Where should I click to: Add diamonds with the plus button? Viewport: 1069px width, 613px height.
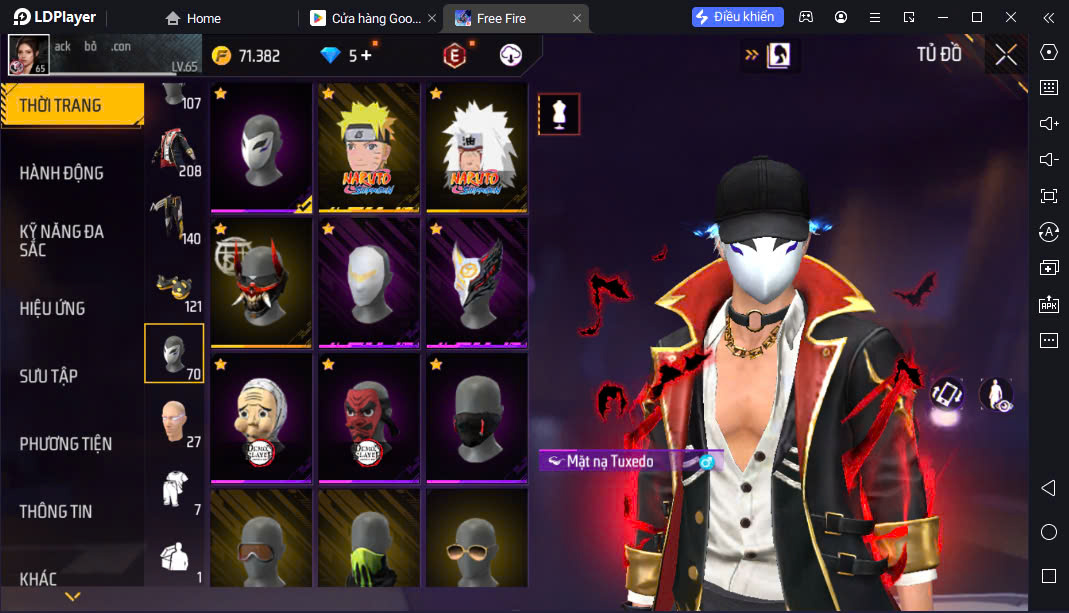tap(366, 56)
